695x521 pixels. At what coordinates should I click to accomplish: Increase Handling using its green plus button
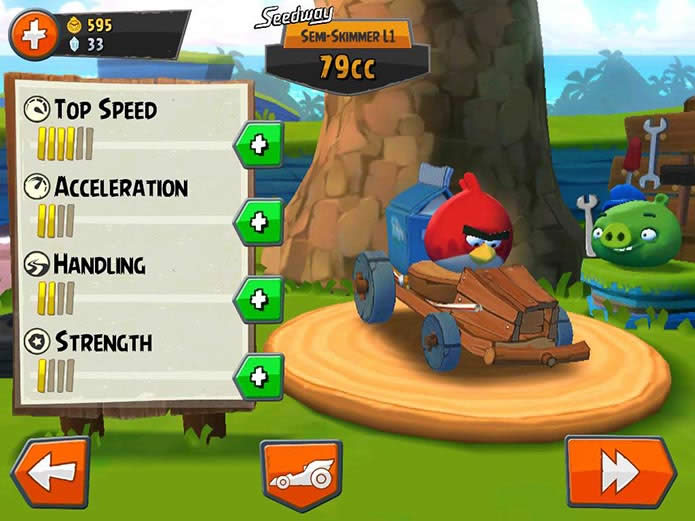coord(258,298)
